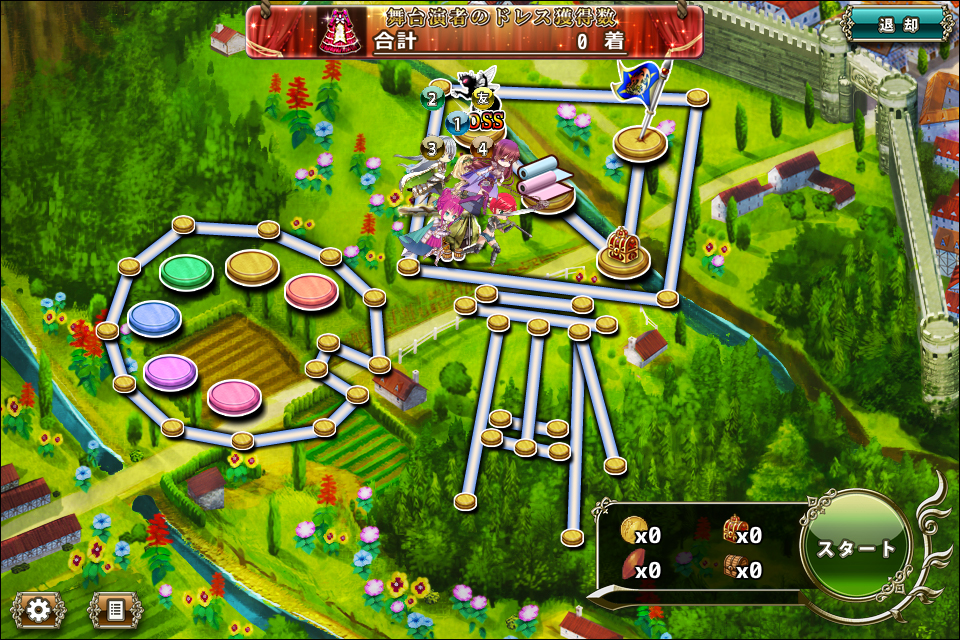Open the list document icon

115,608
